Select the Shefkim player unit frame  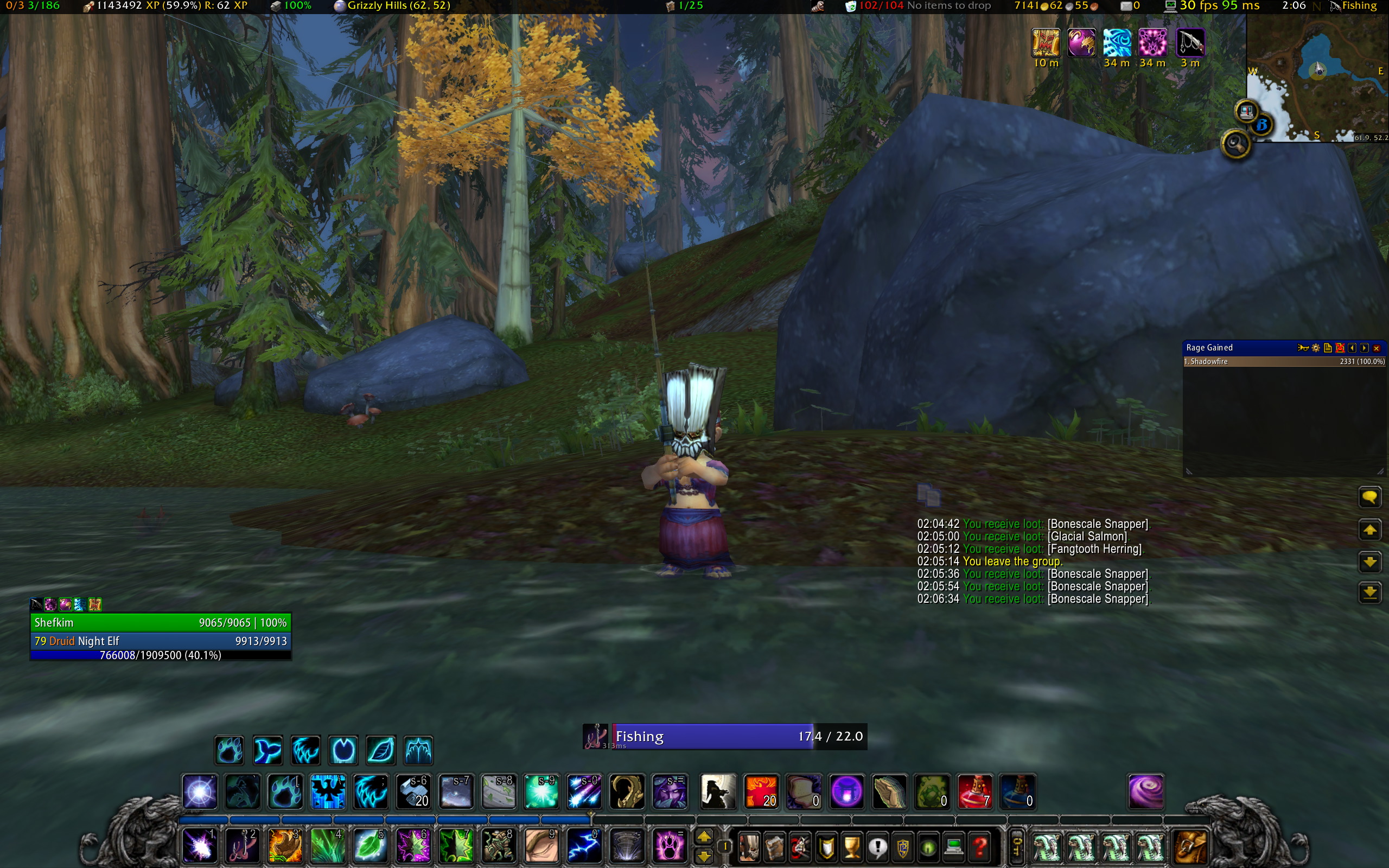[x=160, y=622]
